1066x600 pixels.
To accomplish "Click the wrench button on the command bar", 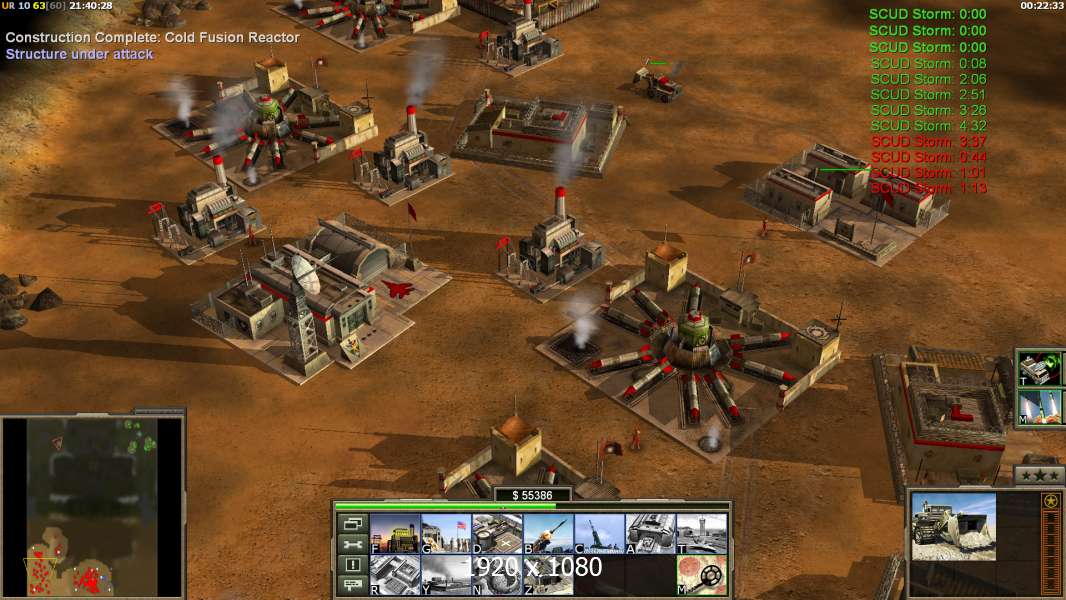I will pos(352,544).
